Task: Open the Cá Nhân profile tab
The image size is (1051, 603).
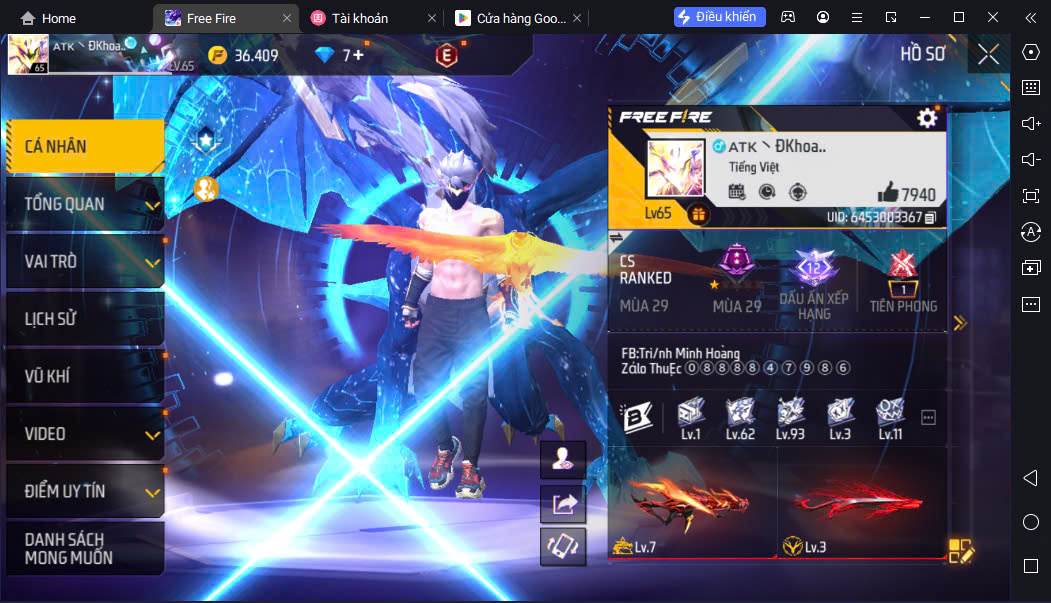Action: (84, 147)
